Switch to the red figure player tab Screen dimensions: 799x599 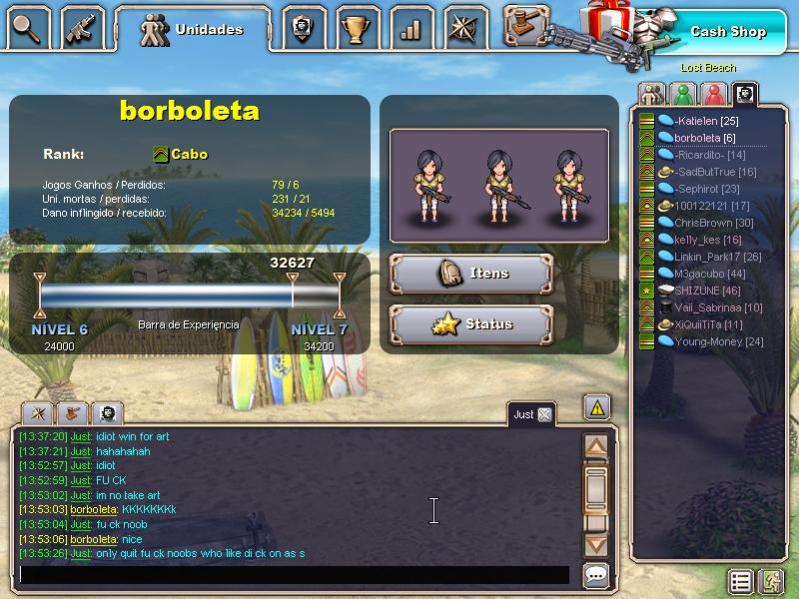point(713,94)
